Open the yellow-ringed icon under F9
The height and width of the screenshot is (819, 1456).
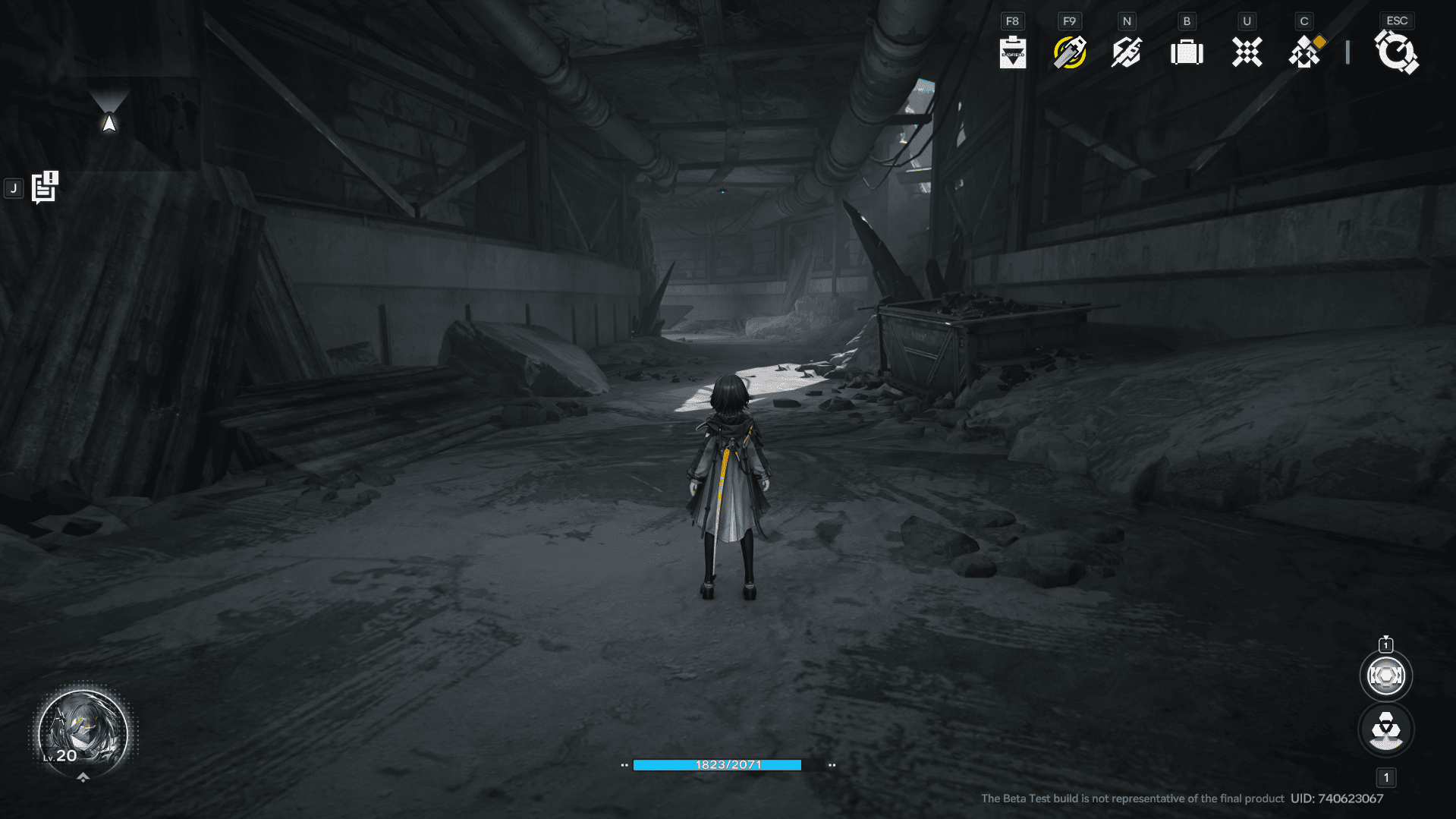coord(1070,52)
